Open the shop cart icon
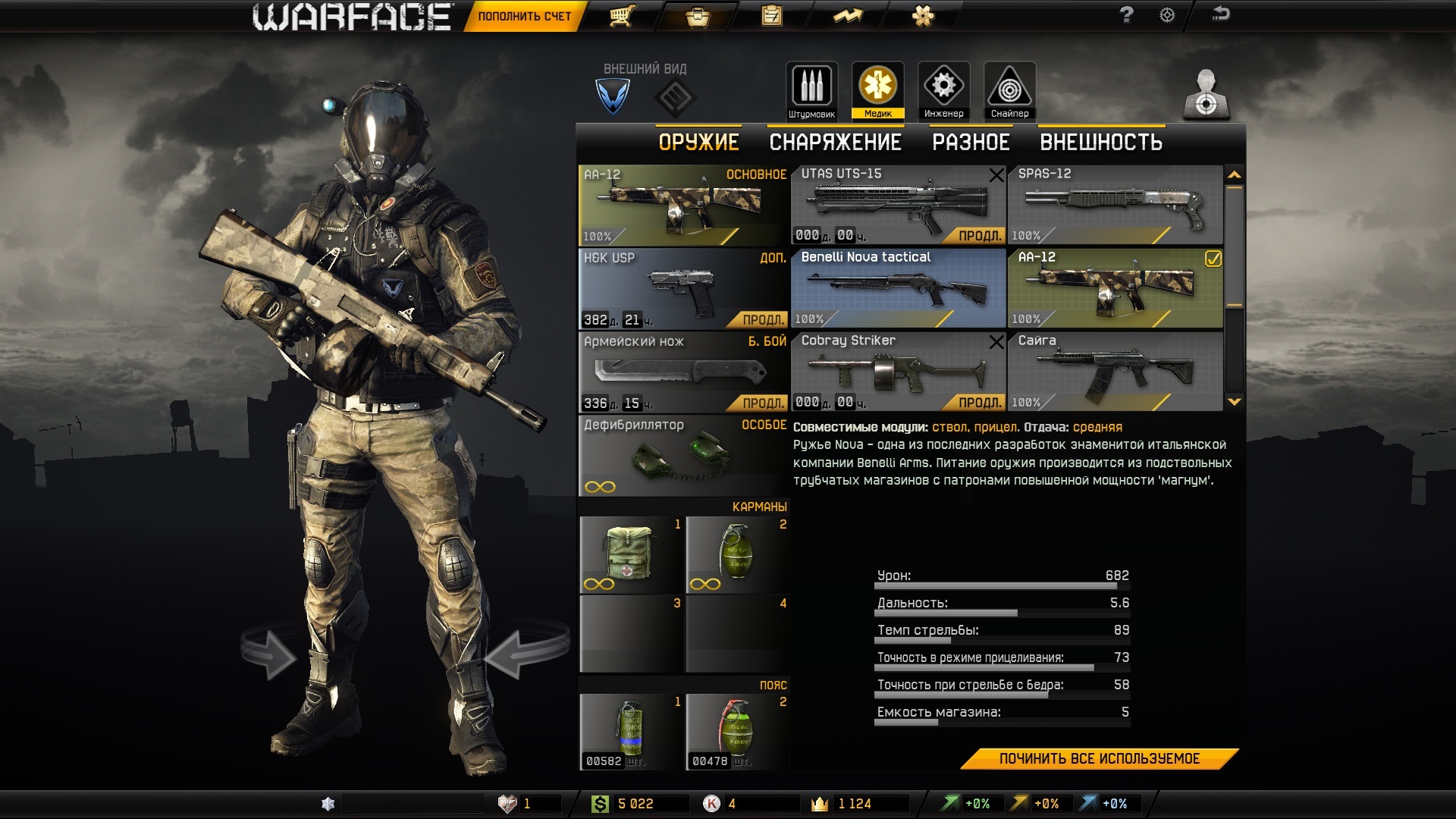The height and width of the screenshot is (819, 1456). click(622, 16)
